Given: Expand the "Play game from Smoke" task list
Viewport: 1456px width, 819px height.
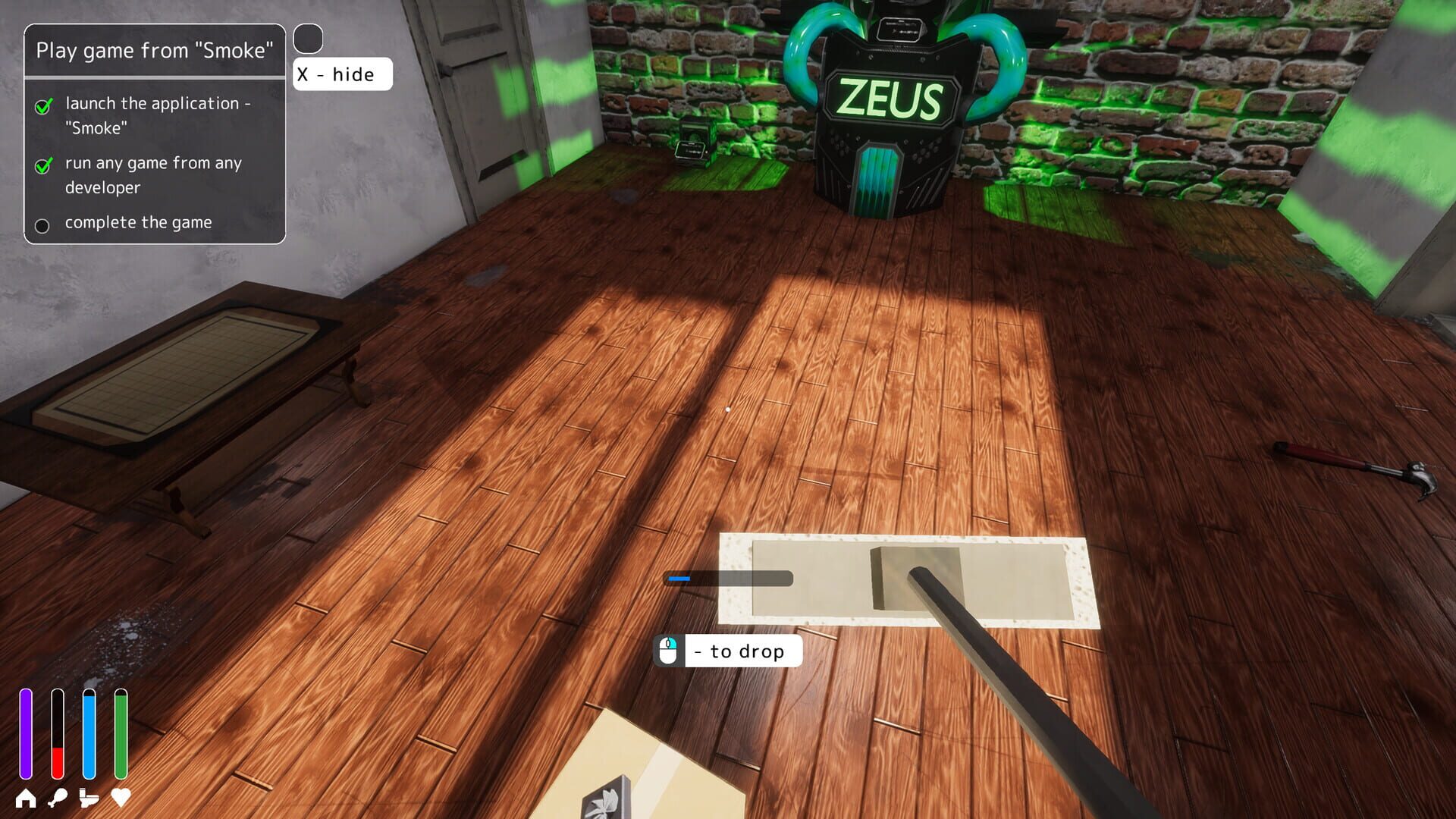Looking at the screenshot, I should (x=155, y=51).
